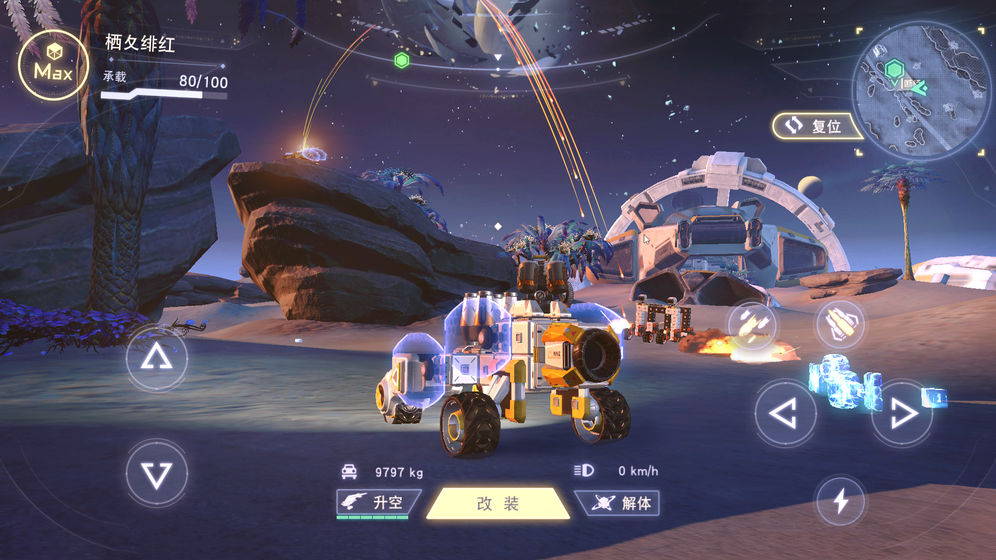This screenshot has width=996, height=560.
Task: Click the 升空 takeoff button
Action: point(378,503)
